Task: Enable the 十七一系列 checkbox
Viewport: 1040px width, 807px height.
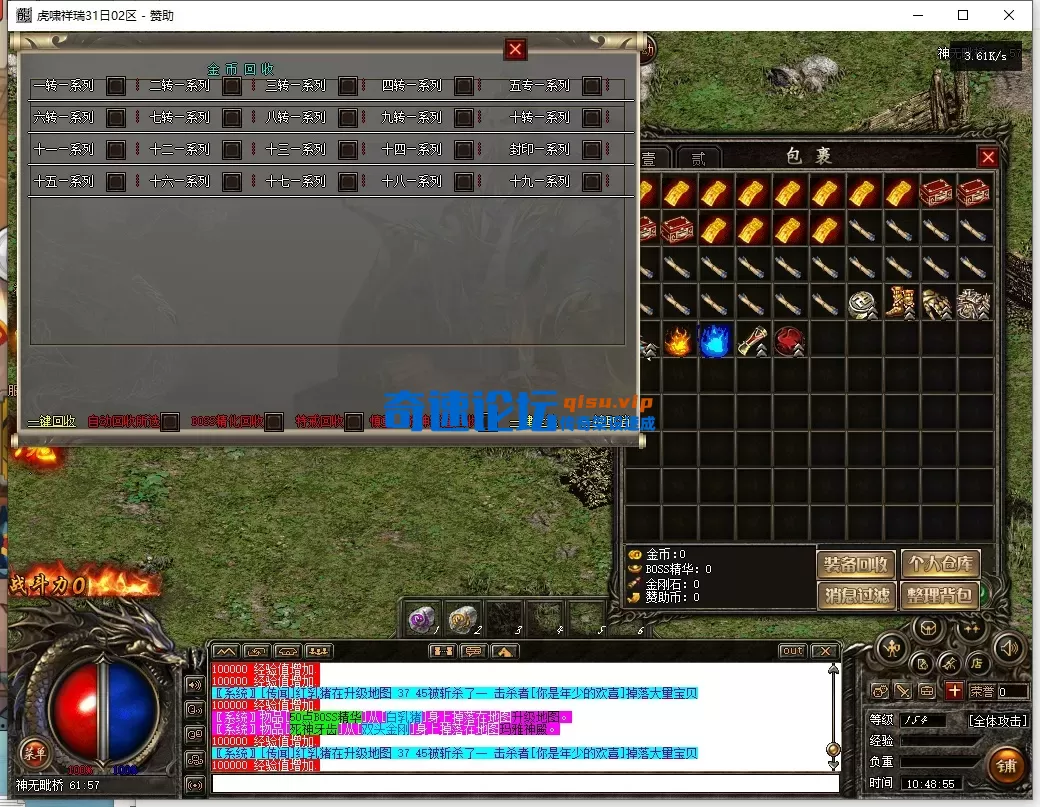Action: click(347, 182)
